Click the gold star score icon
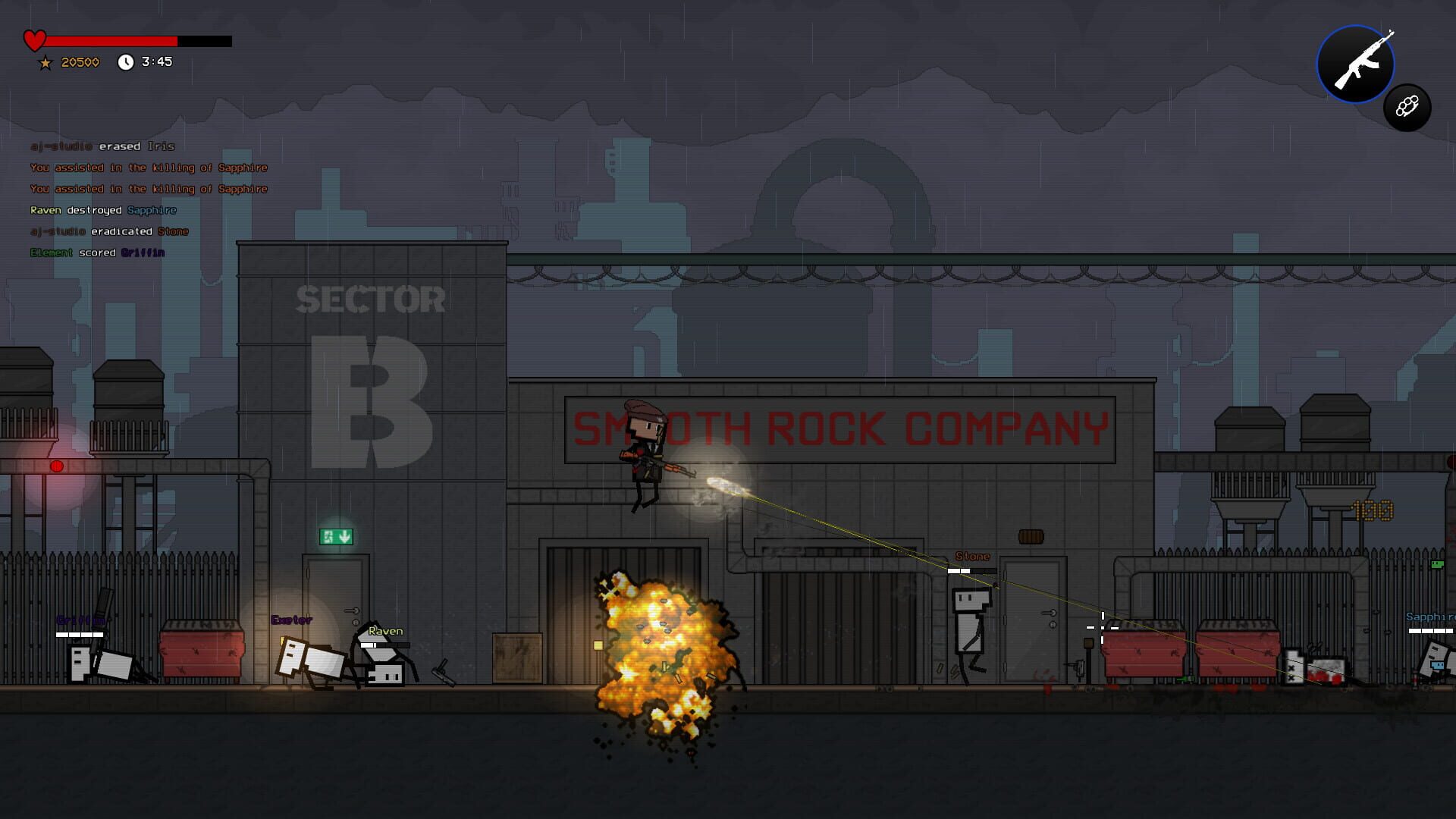The image size is (1456, 819). tap(46, 62)
